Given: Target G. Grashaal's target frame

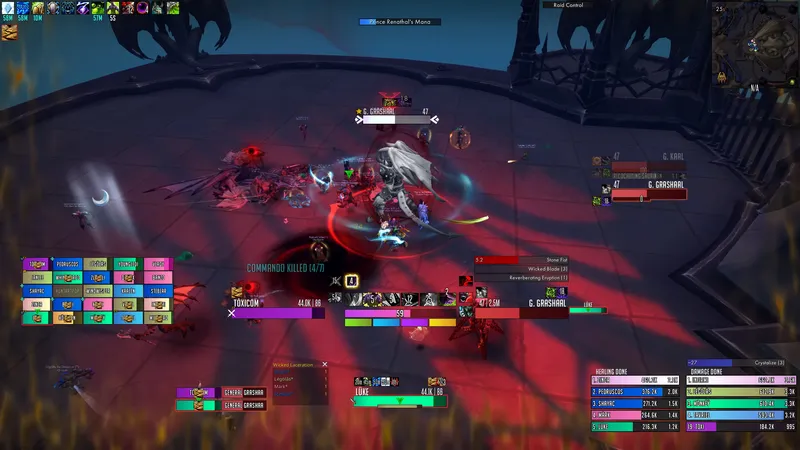Looking at the screenshot, I should (523, 312).
